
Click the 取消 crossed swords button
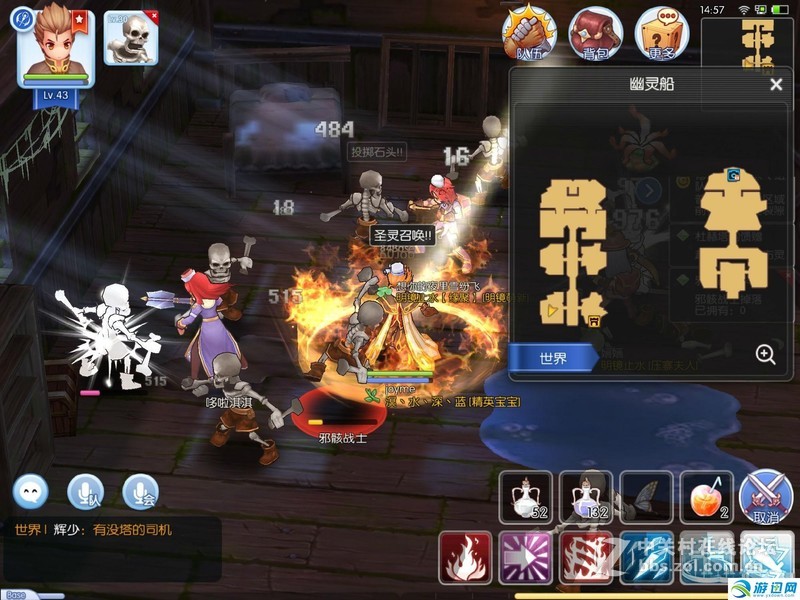(x=766, y=498)
